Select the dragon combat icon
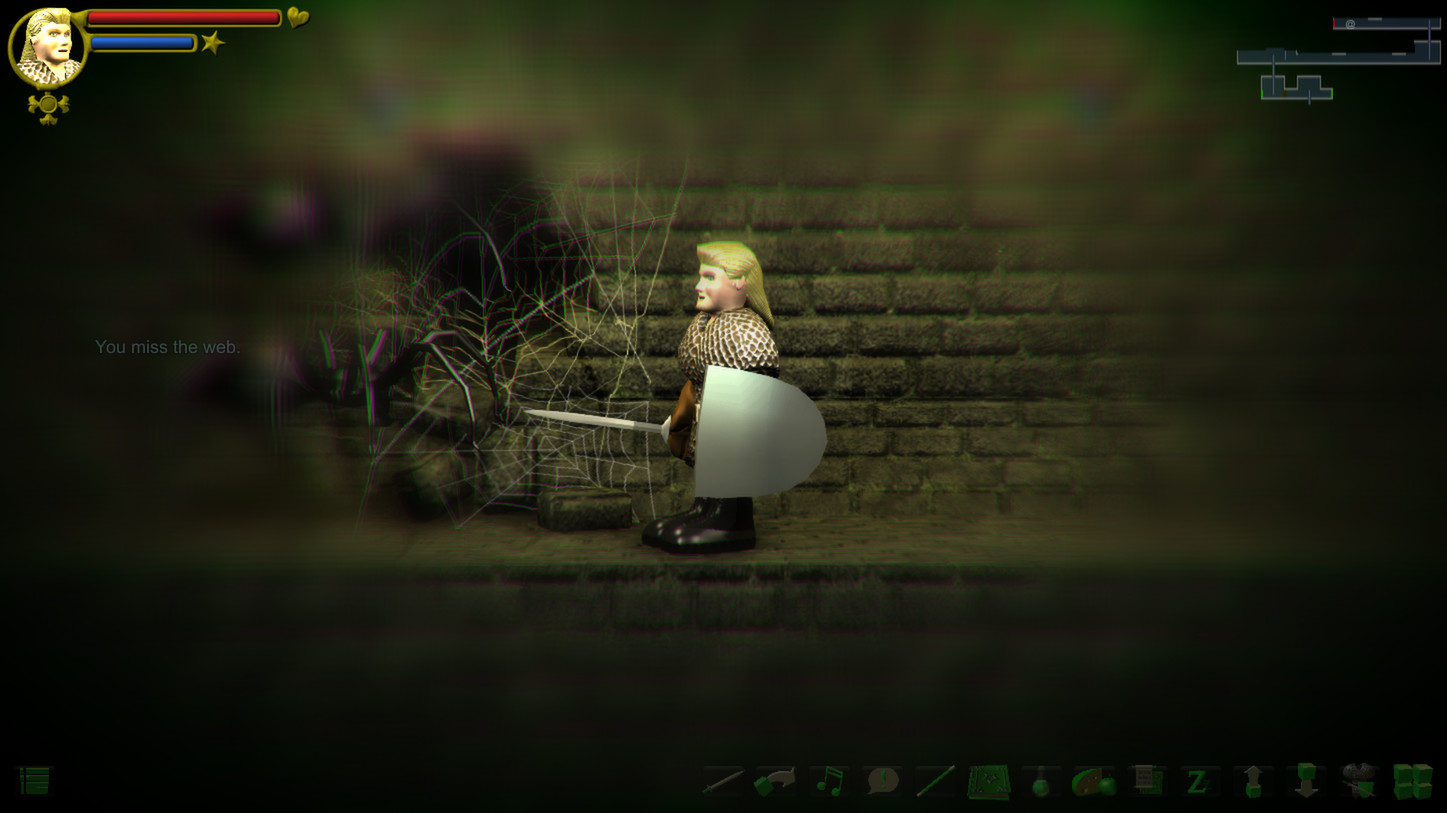 [1360, 781]
